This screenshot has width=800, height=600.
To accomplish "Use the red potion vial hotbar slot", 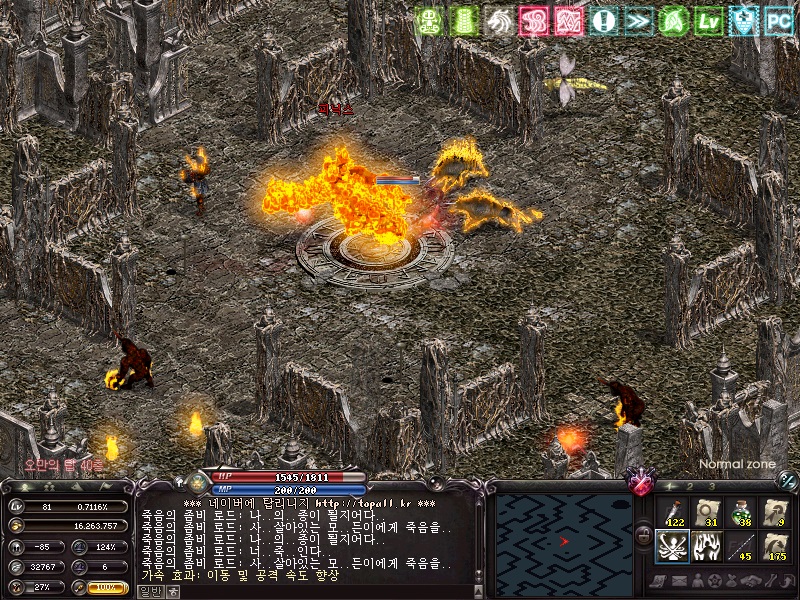I will pos(673,513).
